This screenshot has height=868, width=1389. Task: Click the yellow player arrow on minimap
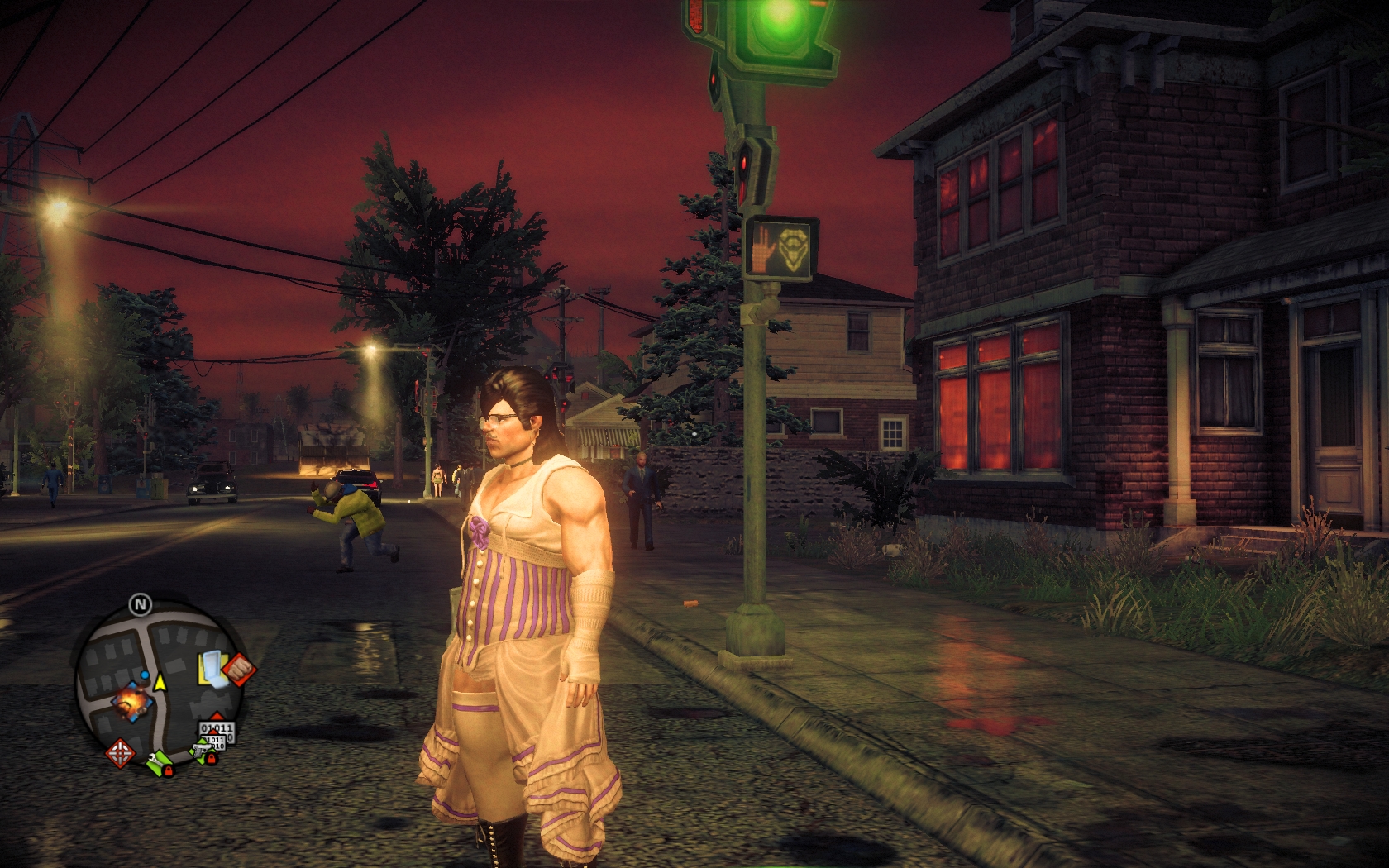(x=160, y=682)
